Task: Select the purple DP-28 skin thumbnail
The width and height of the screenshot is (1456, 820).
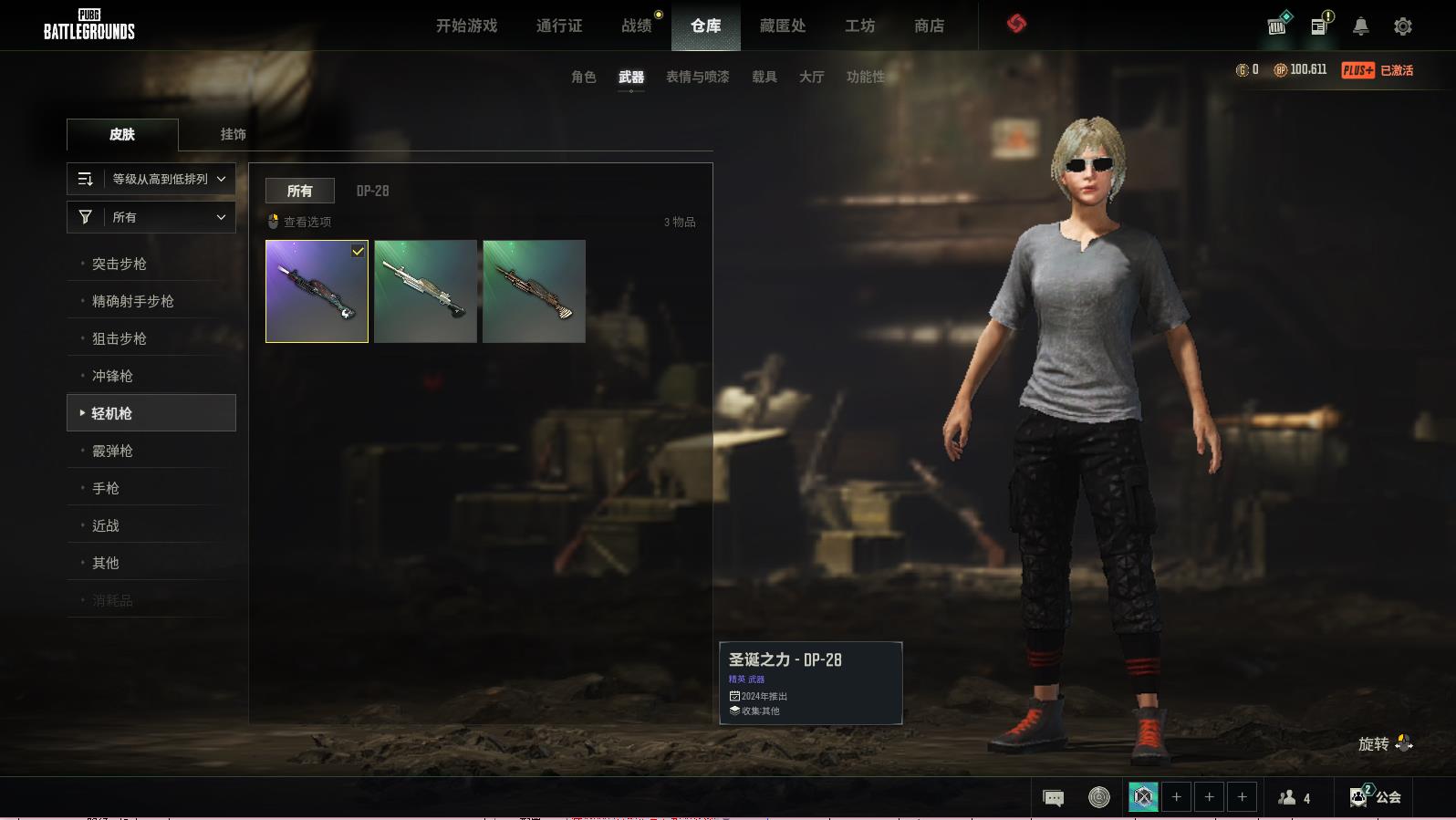Action: [317, 291]
